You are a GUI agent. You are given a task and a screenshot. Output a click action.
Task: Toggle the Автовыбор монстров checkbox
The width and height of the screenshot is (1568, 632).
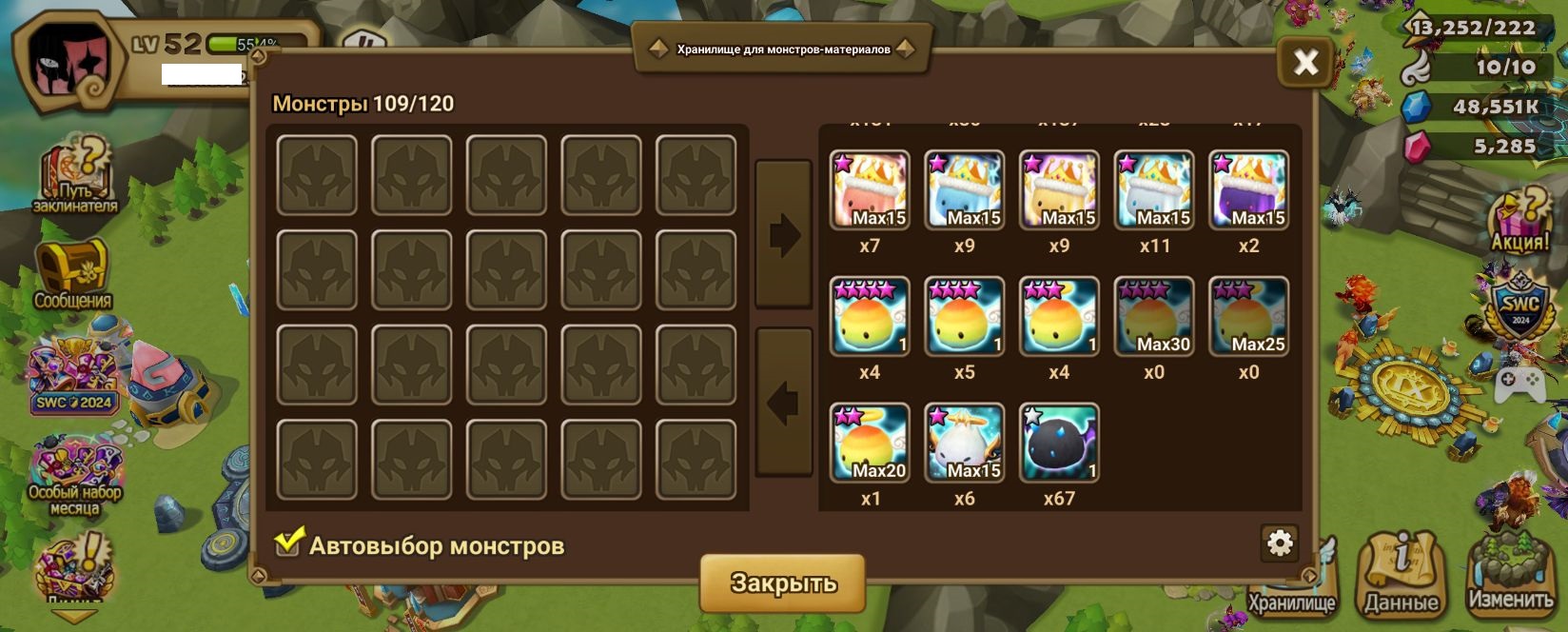click(288, 543)
